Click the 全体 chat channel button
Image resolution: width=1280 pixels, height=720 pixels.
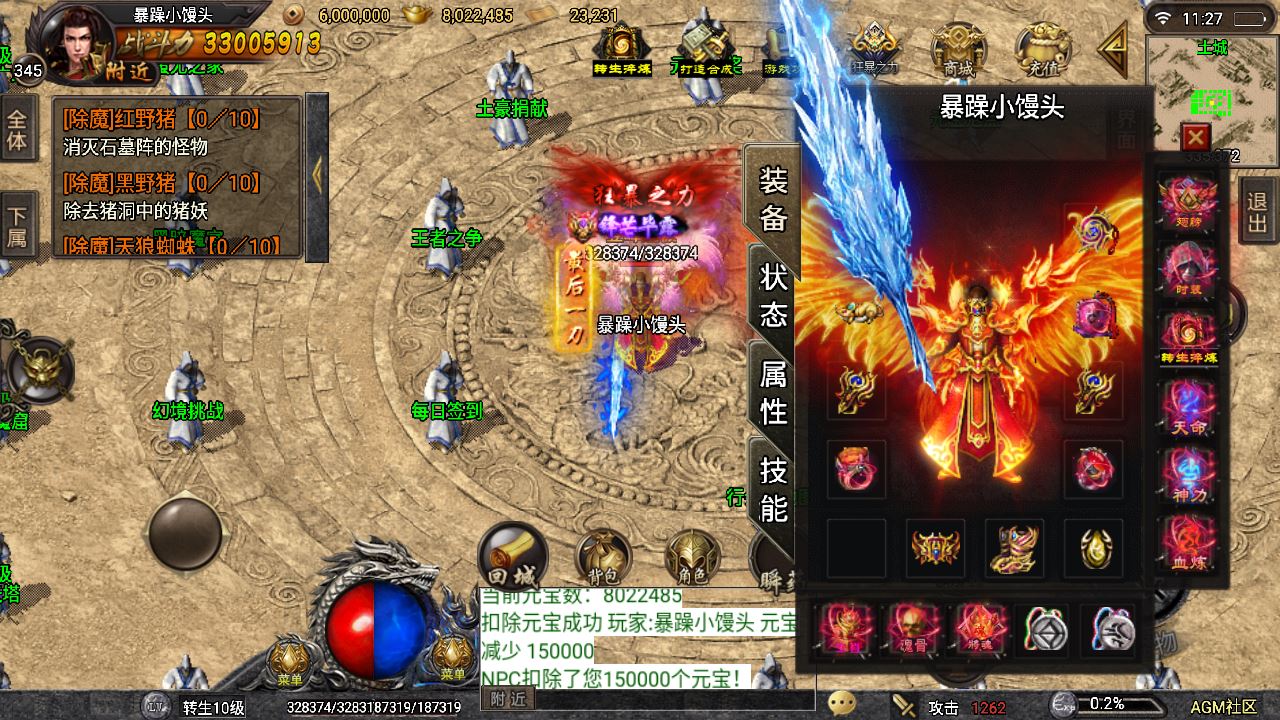coord(17,128)
